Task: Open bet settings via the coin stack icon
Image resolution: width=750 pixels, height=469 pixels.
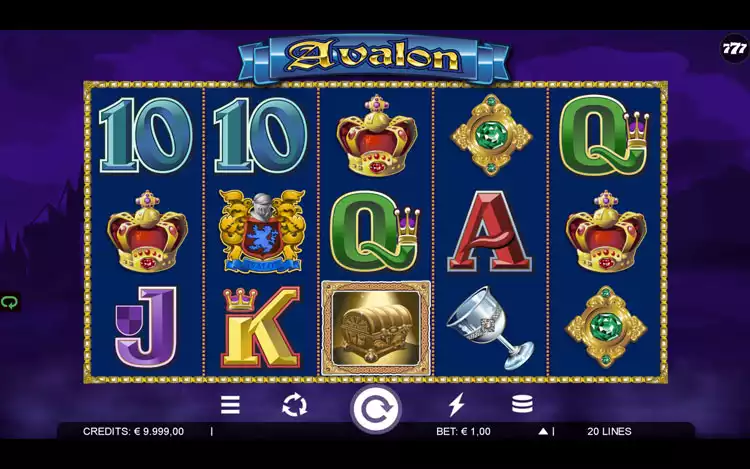Action: click(522, 405)
